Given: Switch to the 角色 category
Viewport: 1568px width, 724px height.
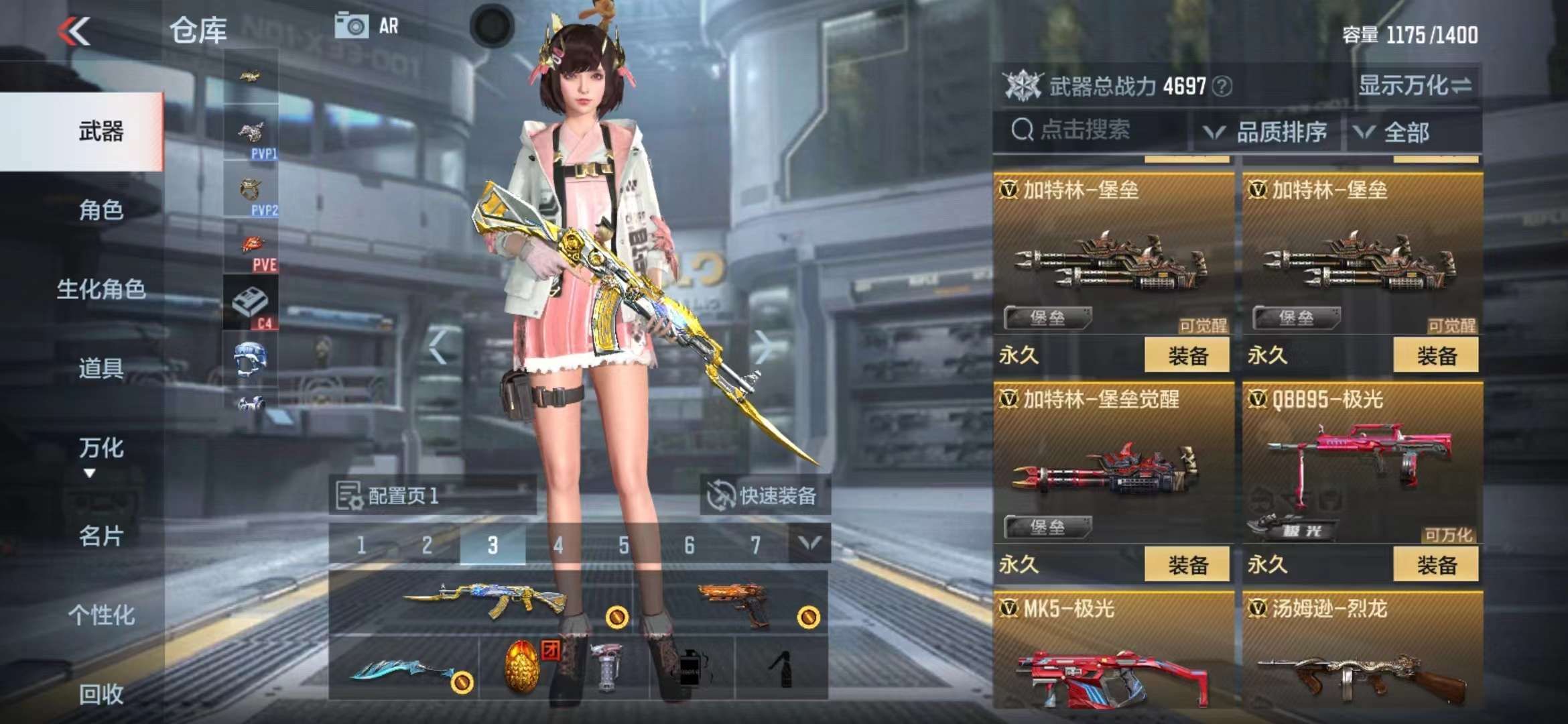Looking at the screenshot, I should (101, 210).
